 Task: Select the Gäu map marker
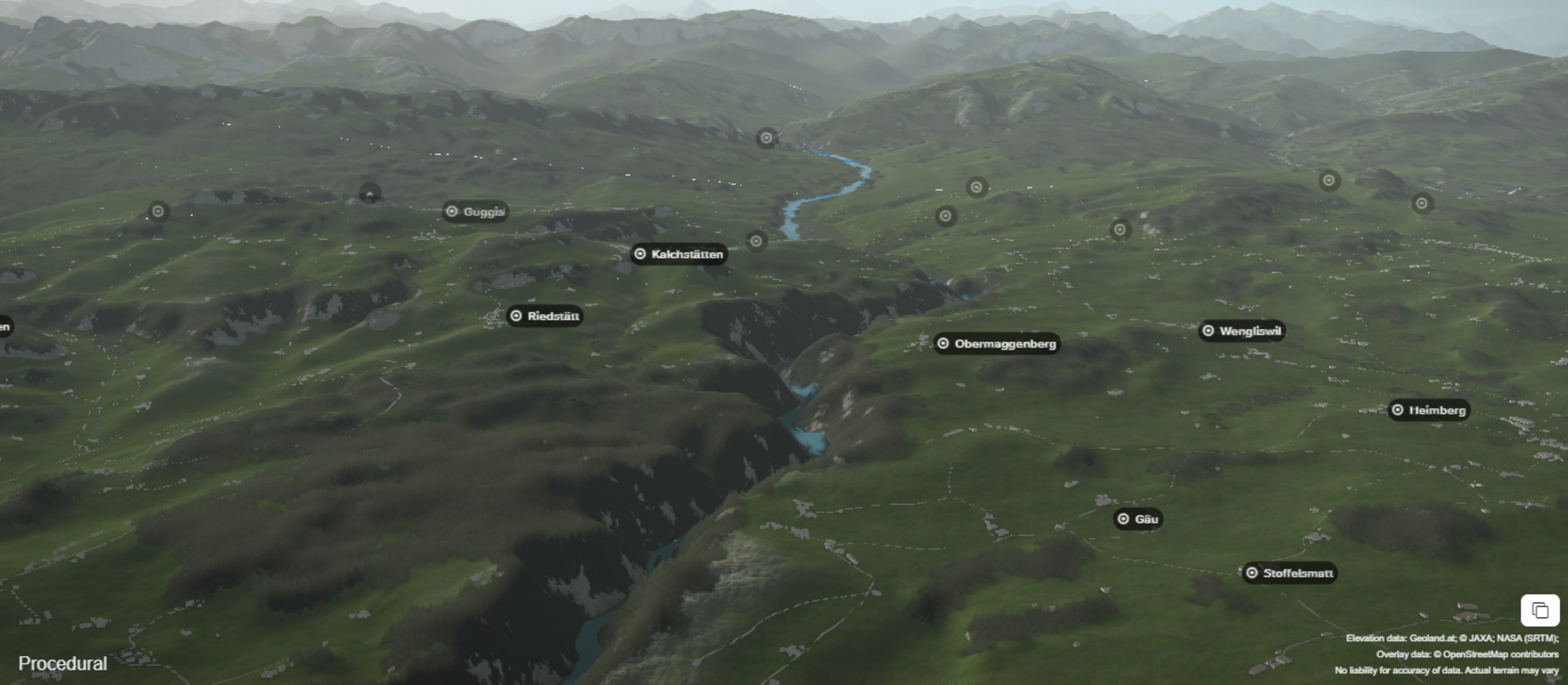coord(1138,519)
